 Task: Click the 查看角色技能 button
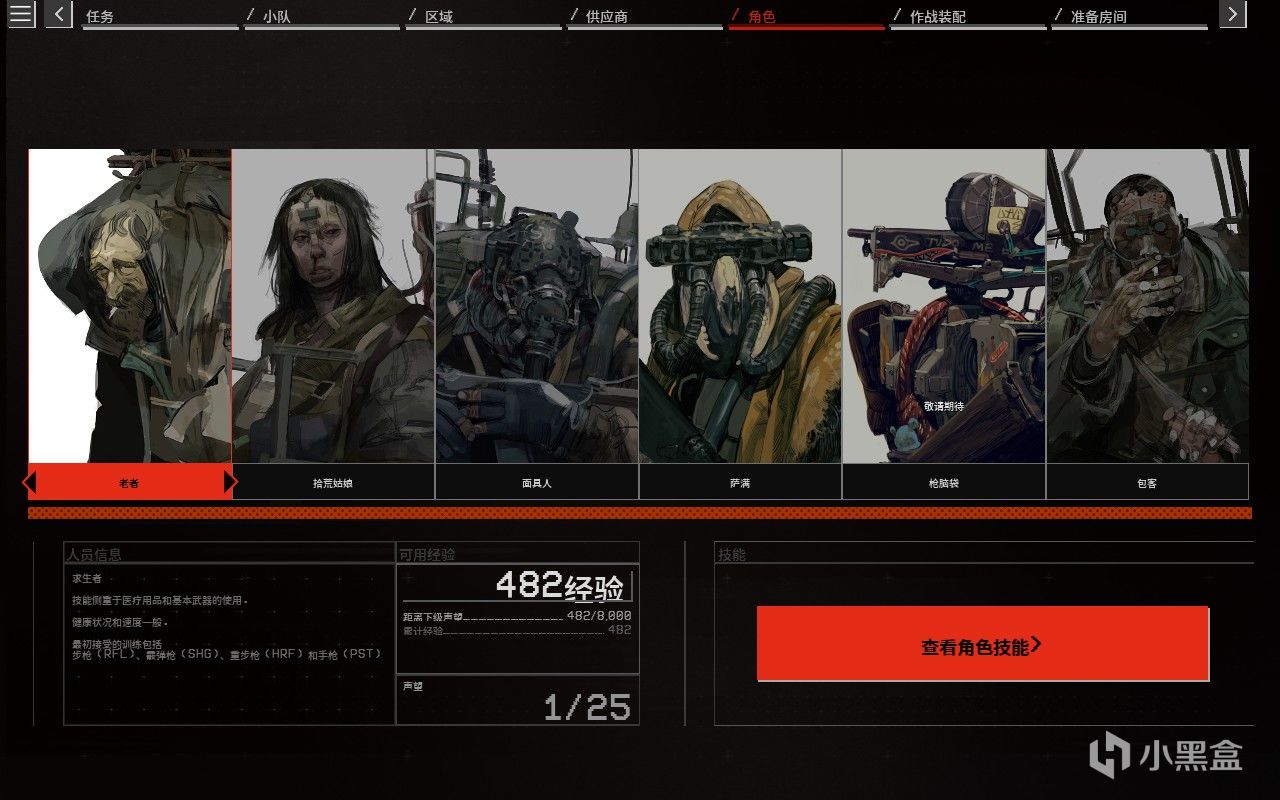coord(985,645)
